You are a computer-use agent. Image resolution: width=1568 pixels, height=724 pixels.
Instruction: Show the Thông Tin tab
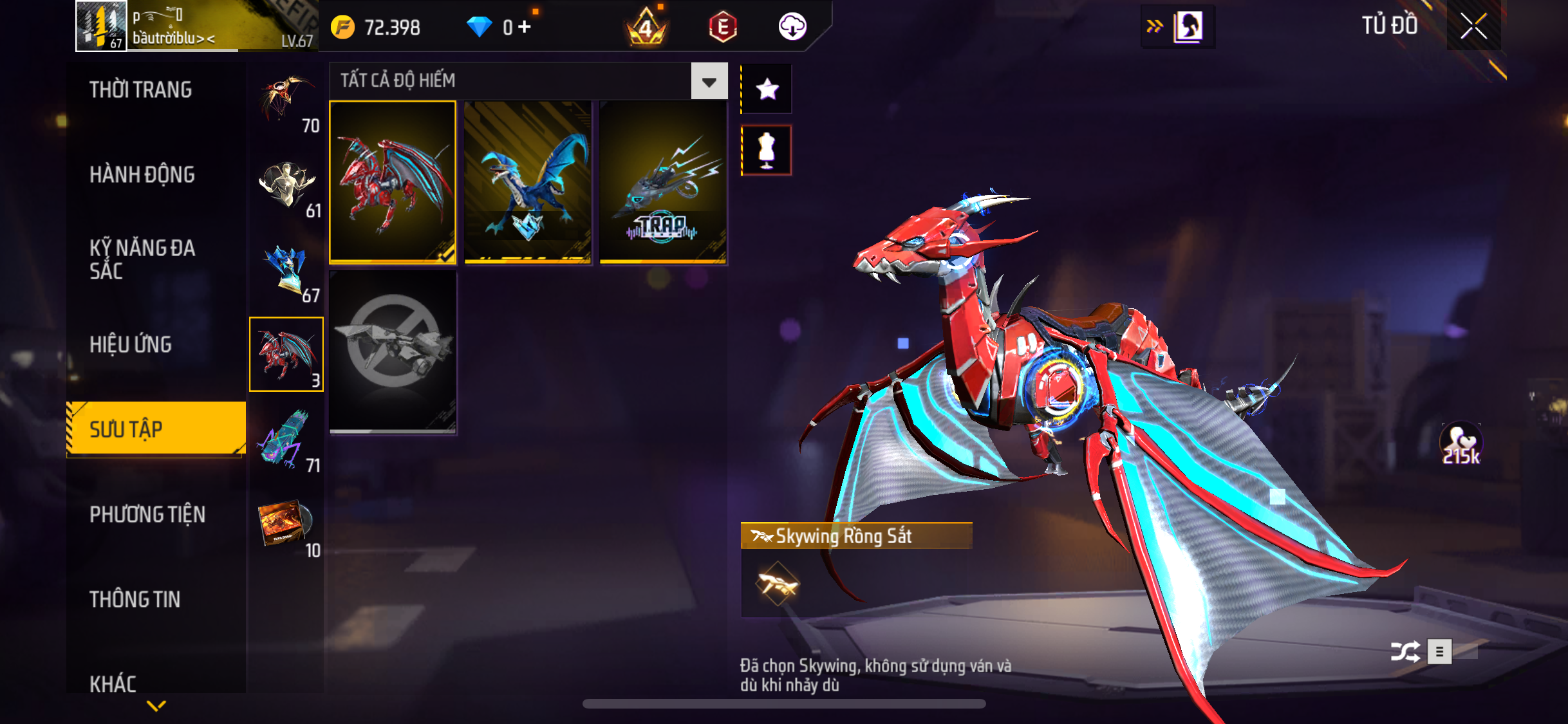pos(135,600)
